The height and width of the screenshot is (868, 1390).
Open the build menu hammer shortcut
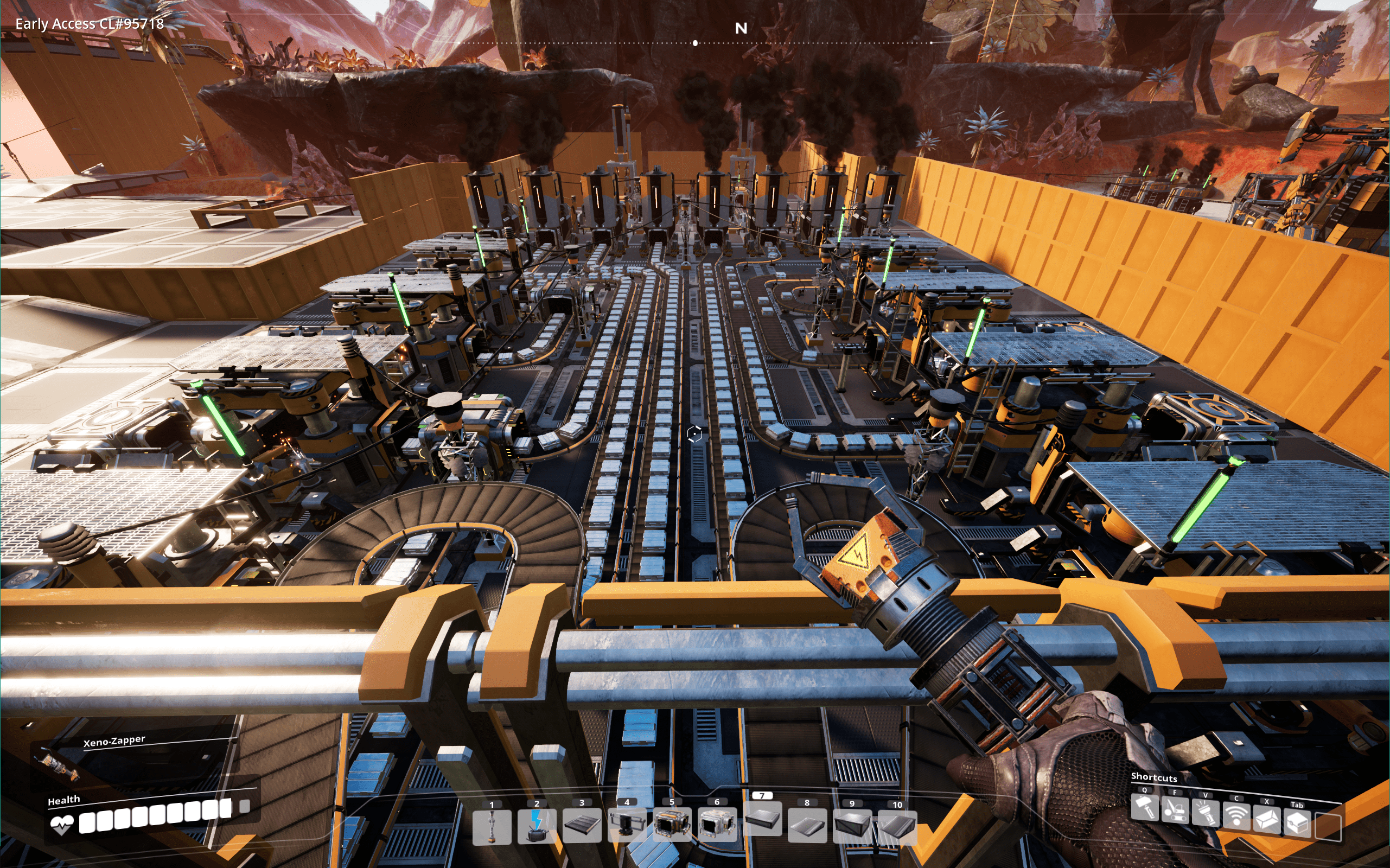pyautogui.click(x=1144, y=808)
